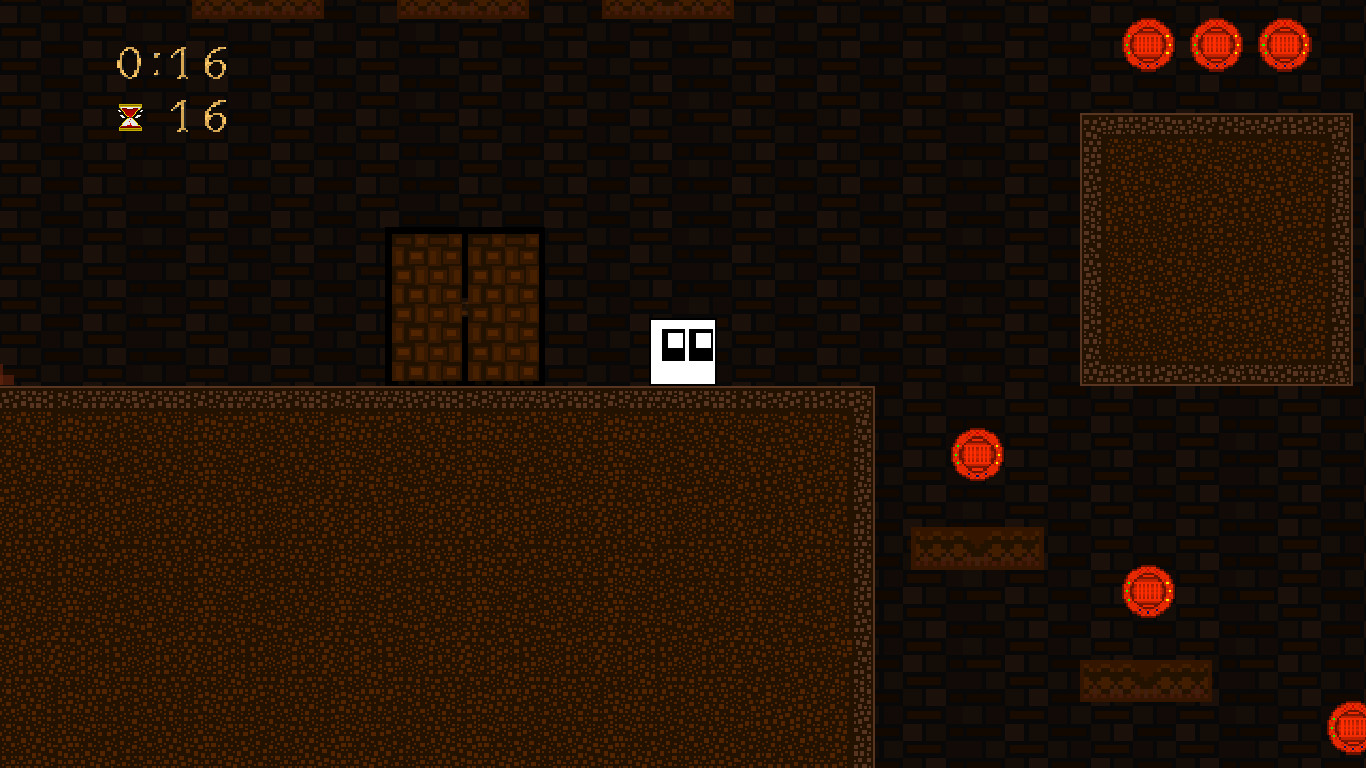The image size is (1366, 768).
Task: Click the rightmost coin in the top-right row
Action: (1284, 44)
